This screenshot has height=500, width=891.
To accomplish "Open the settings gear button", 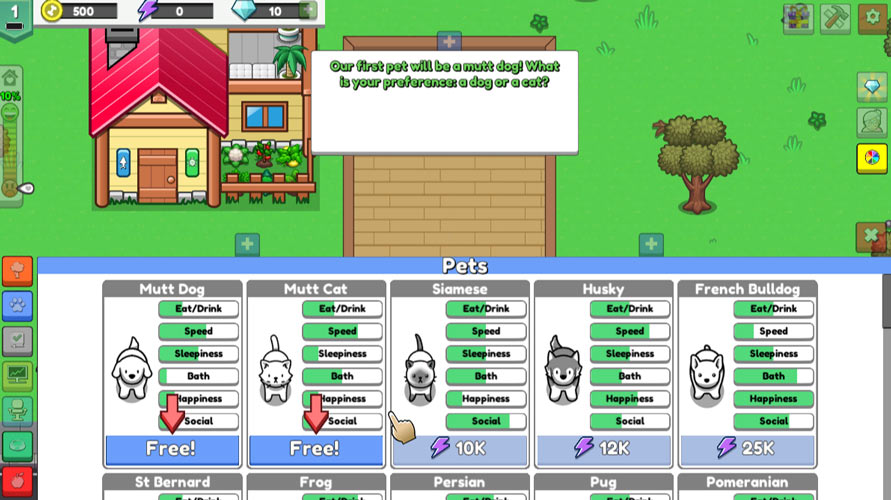I will (x=872, y=18).
